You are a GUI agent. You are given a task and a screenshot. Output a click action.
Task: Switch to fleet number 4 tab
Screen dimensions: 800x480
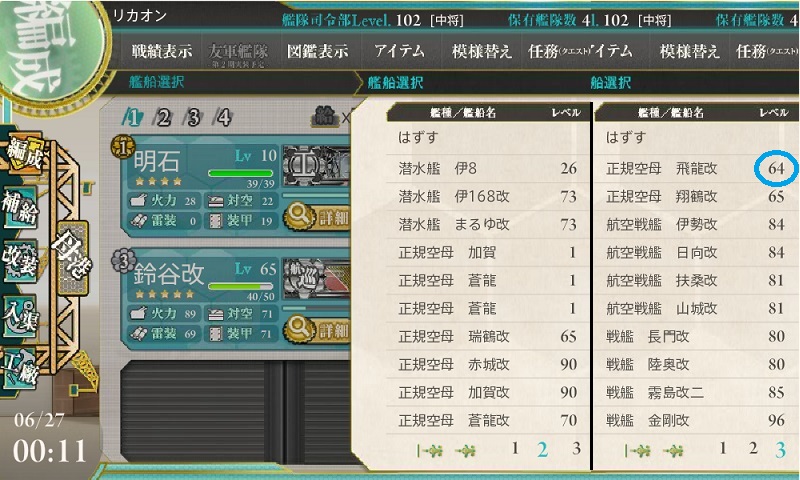tap(224, 118)
